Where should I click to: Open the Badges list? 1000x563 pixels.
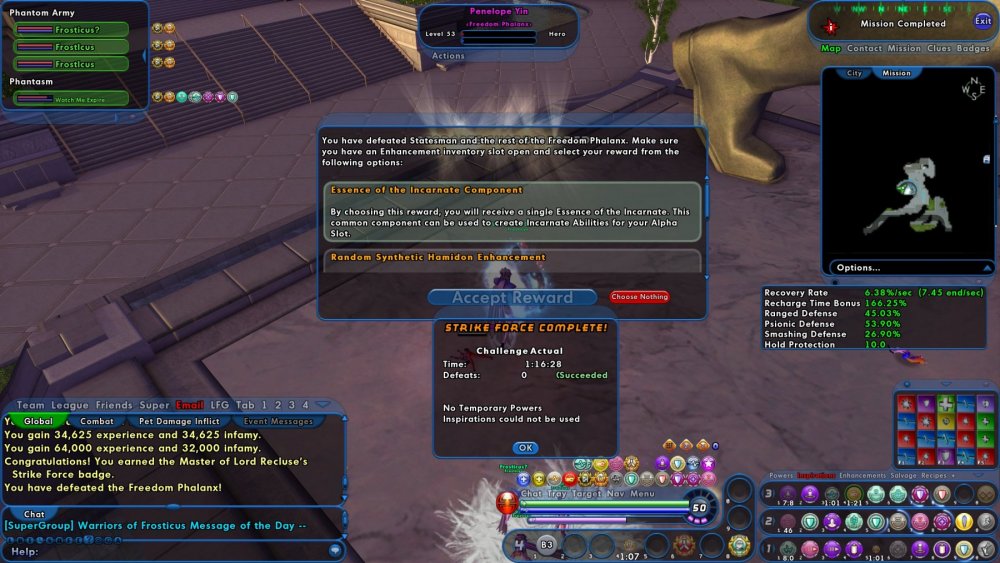pos(973,48)
